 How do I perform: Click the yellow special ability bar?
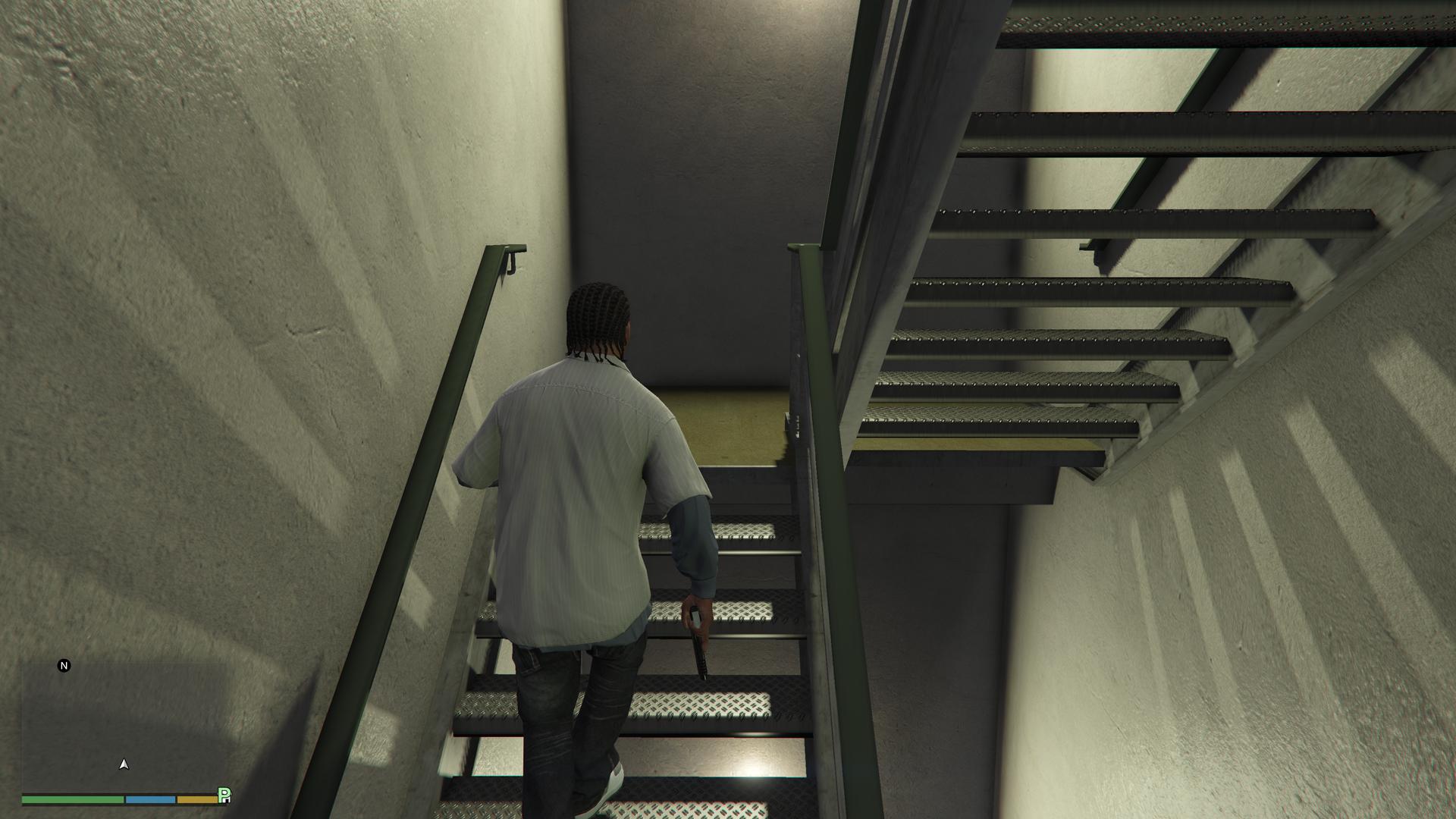pyautogui.click(x=196, y=800)
